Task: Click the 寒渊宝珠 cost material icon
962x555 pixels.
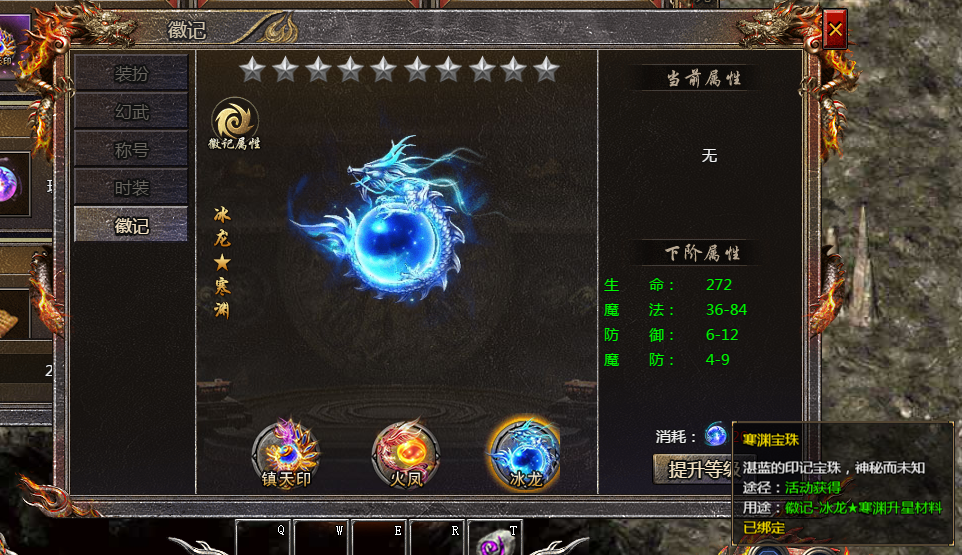Action: coord(716,435)
